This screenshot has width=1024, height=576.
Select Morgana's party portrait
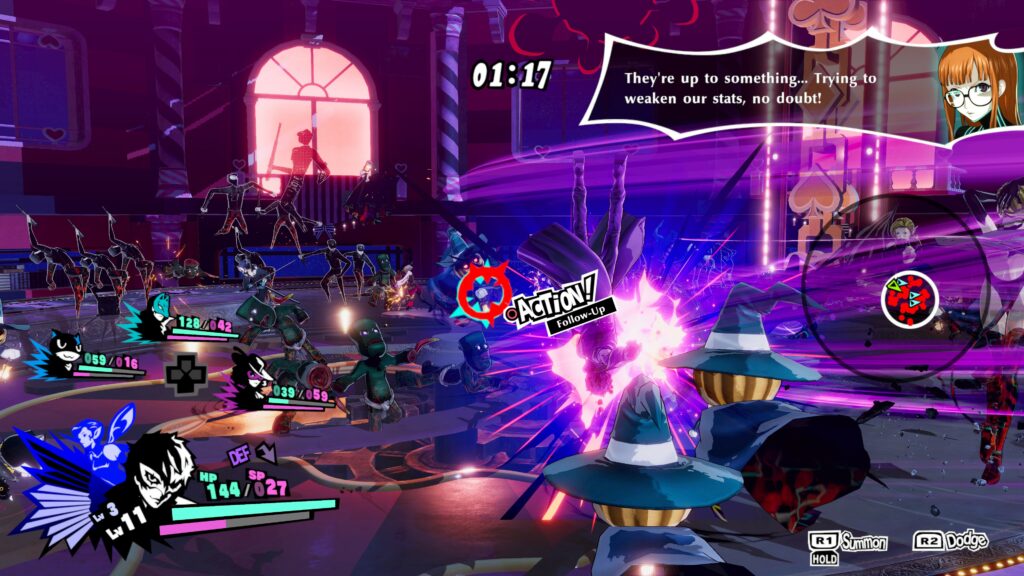tap(64, 354)
